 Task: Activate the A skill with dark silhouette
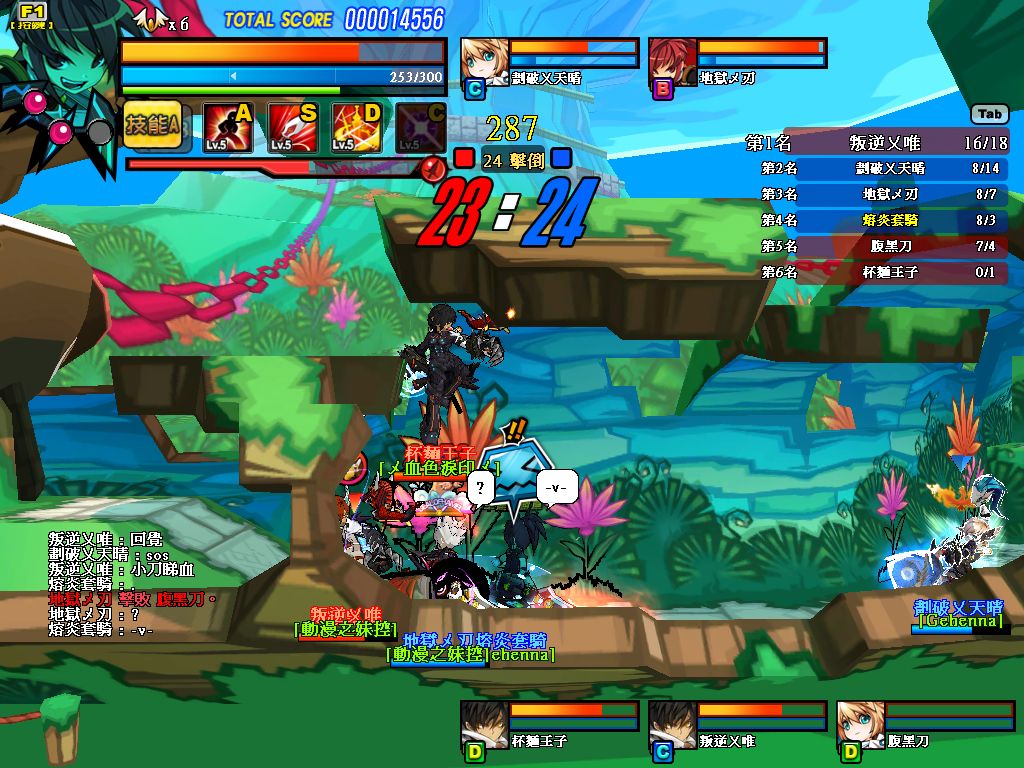click(226, 127)
